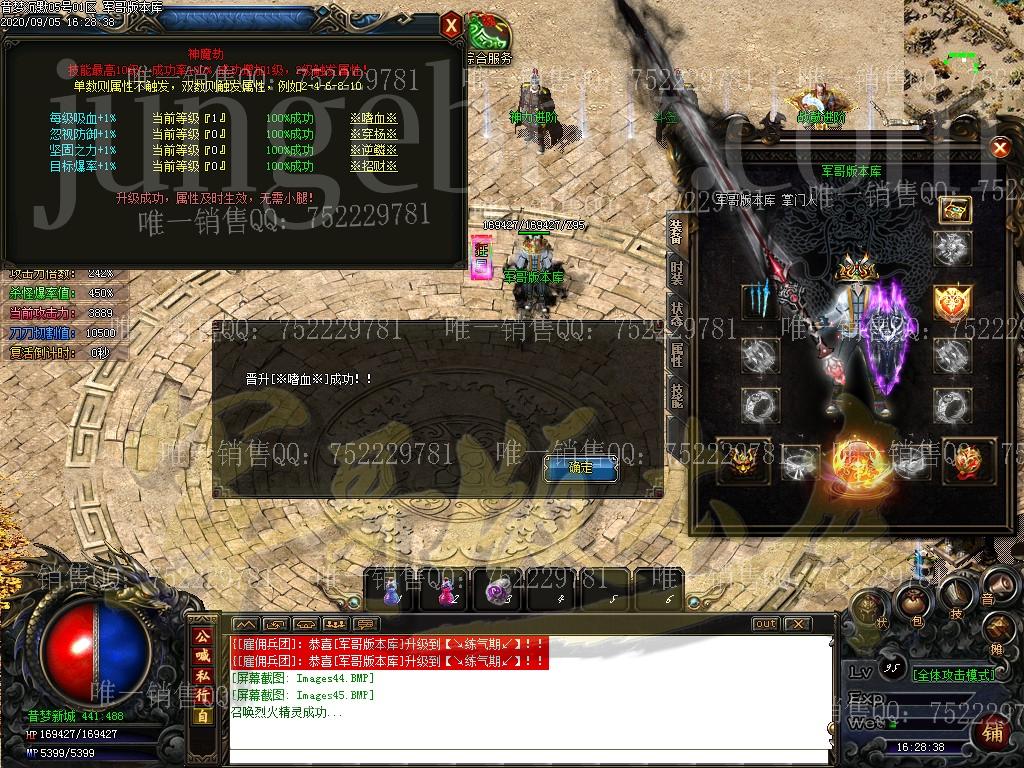This screenshot has height=768, width=1024.
Task: Use the blue potion in hotbar slot 1
Action: [x=392, y=591]
